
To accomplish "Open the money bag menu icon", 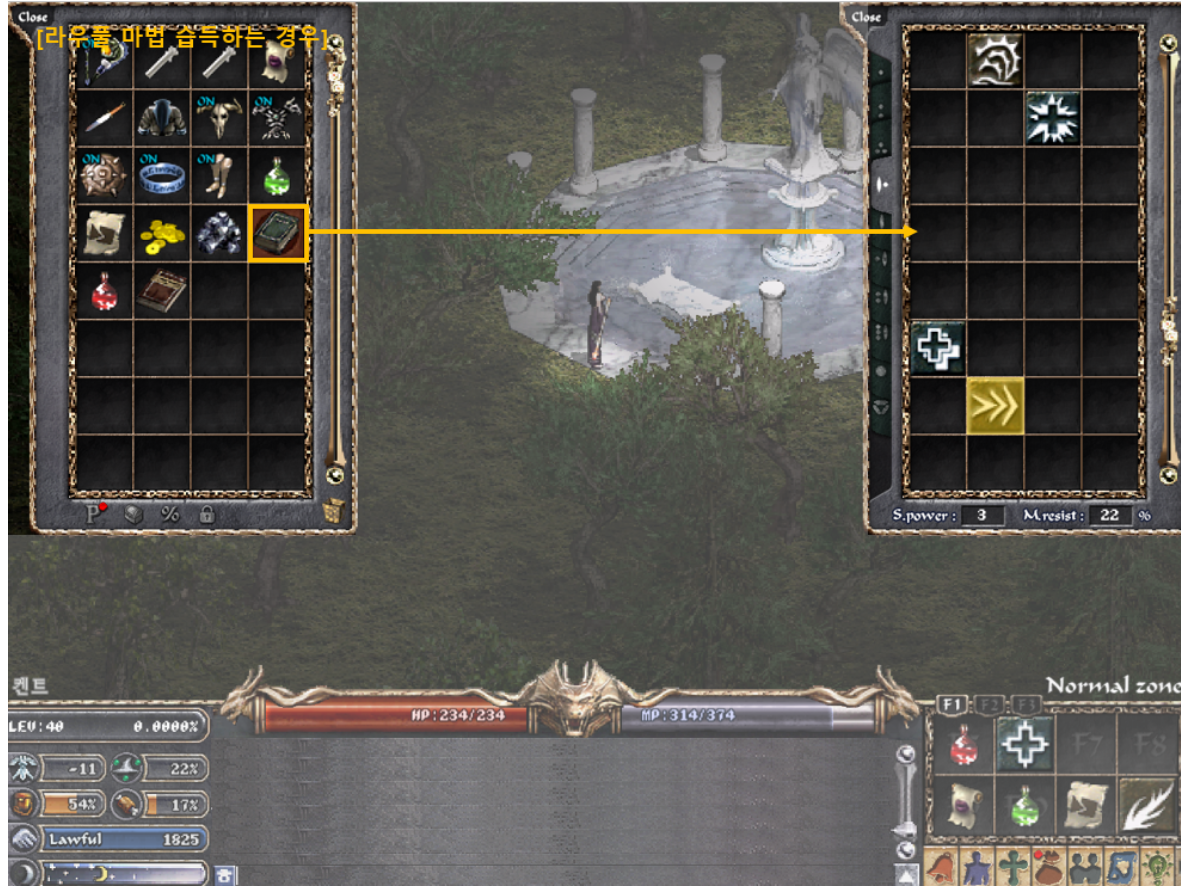I will (1049, 867).
